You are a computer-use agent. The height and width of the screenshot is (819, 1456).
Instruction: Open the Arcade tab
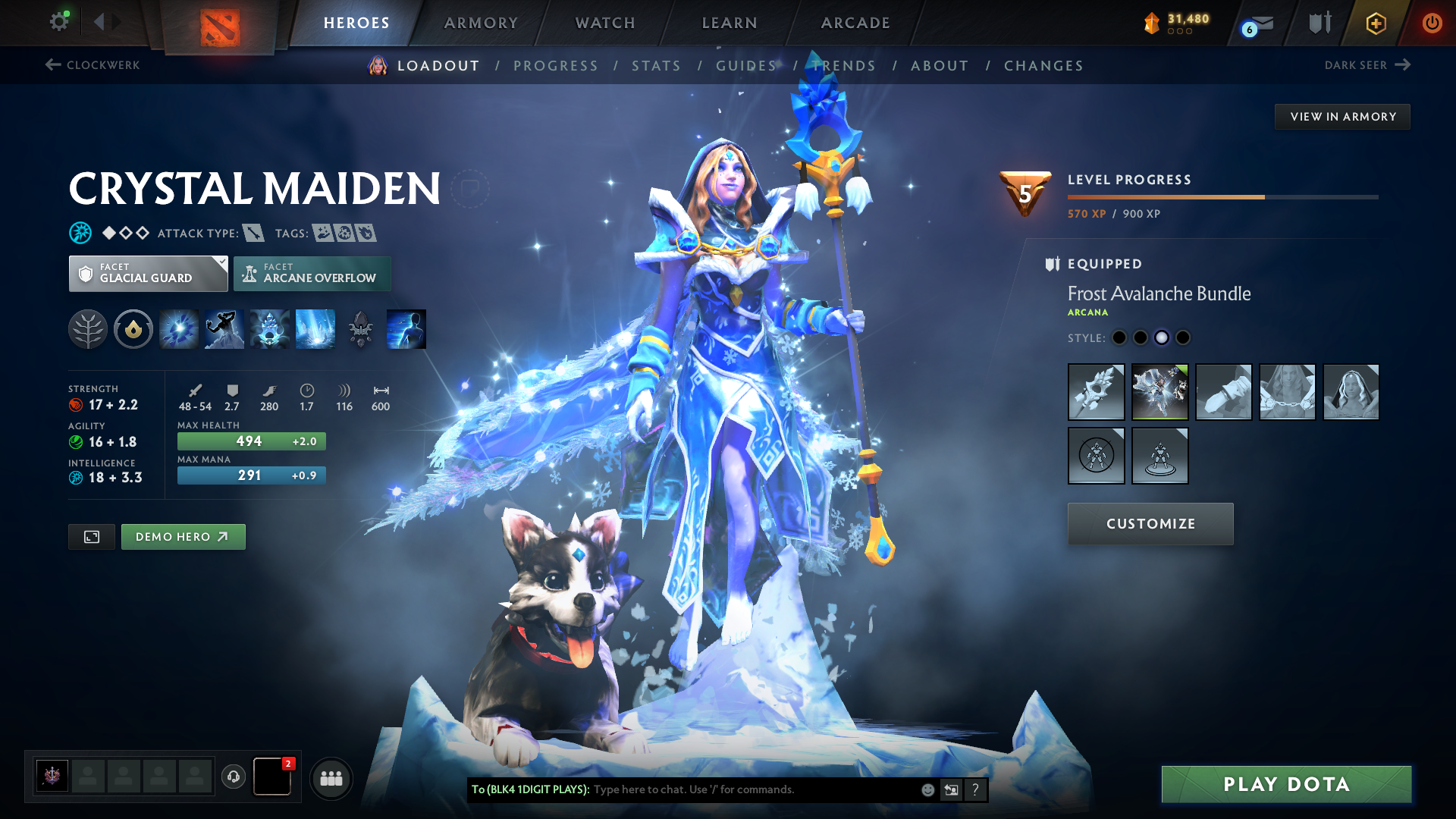855,23
